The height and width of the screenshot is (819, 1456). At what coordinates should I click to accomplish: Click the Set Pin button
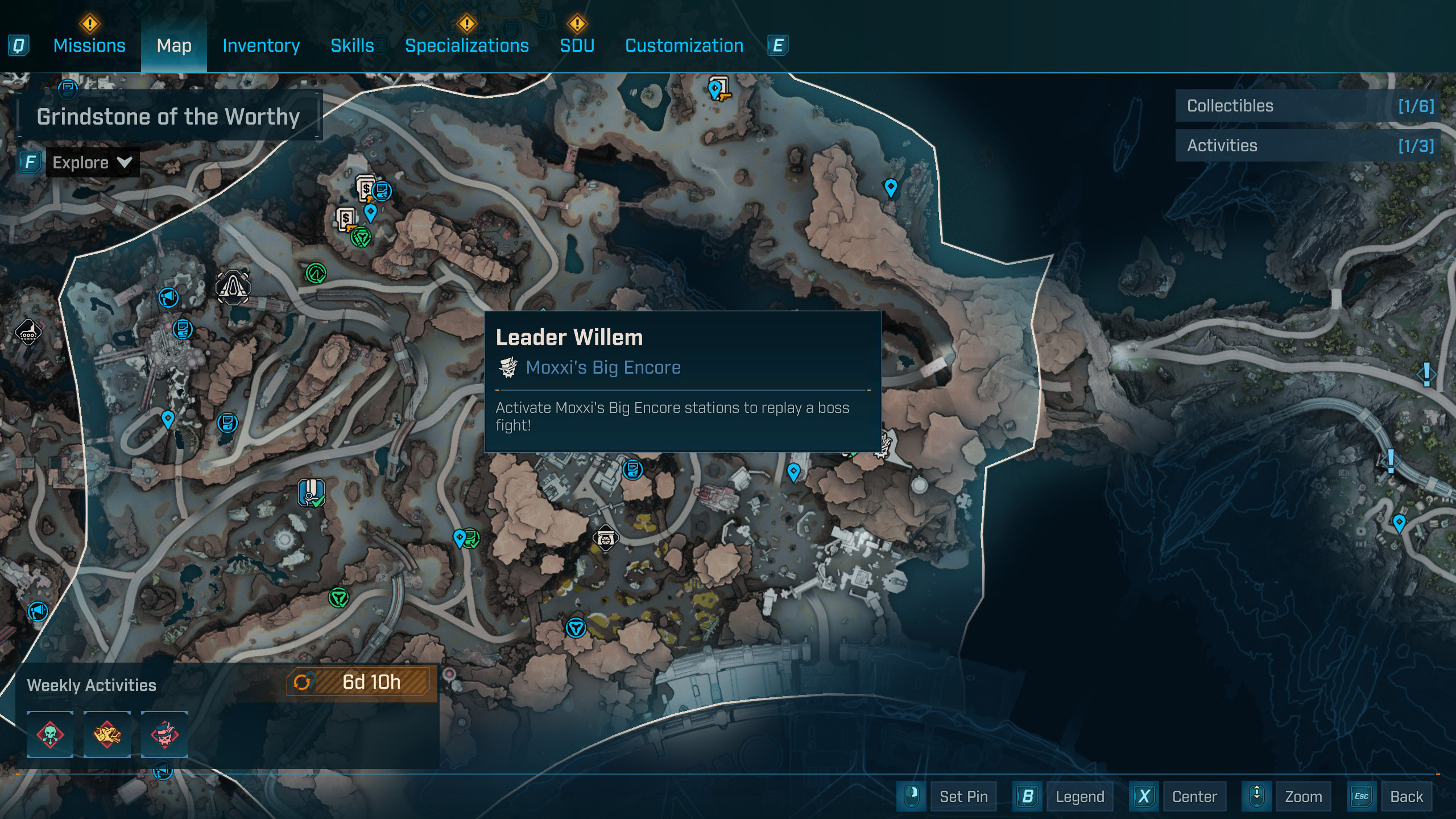964,797
